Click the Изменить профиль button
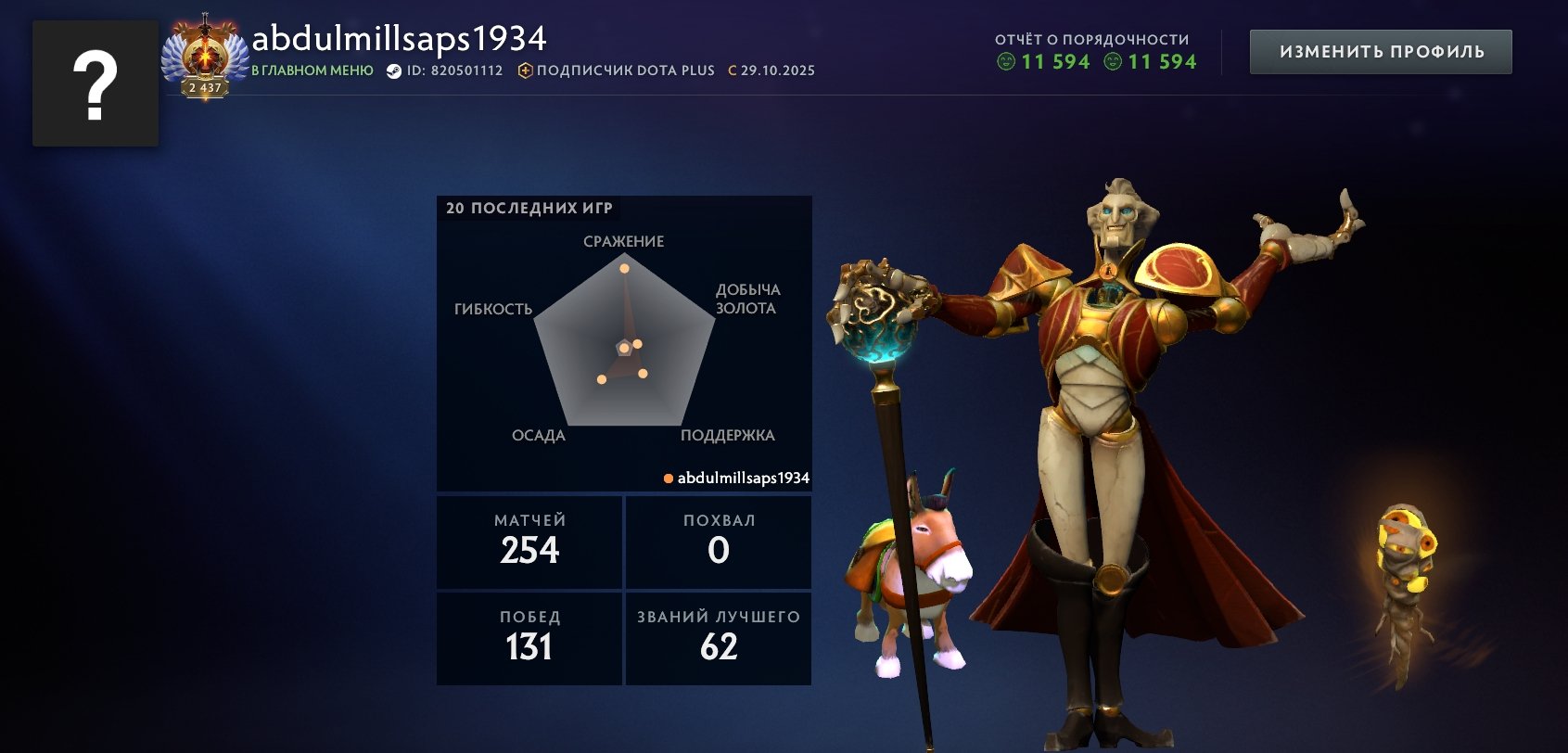 [x=1381, y=52]
